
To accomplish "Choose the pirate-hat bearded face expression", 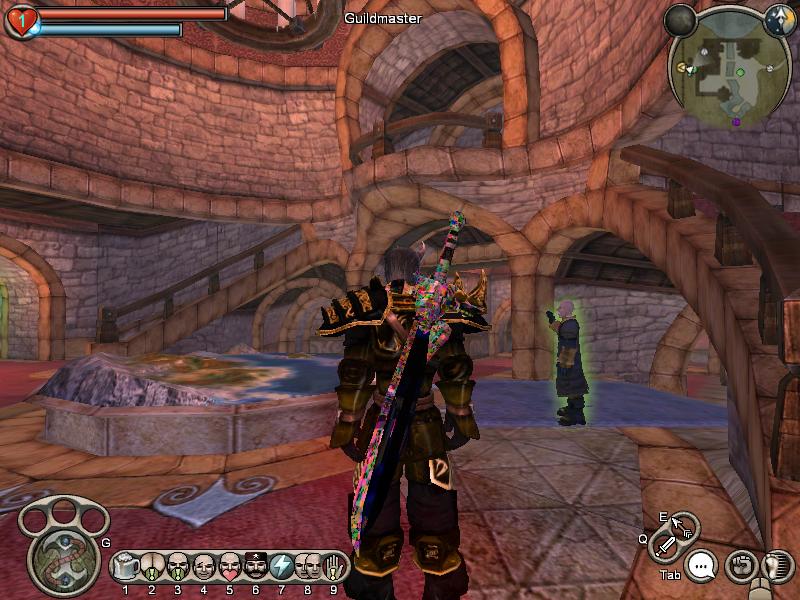I will point(256,567).
